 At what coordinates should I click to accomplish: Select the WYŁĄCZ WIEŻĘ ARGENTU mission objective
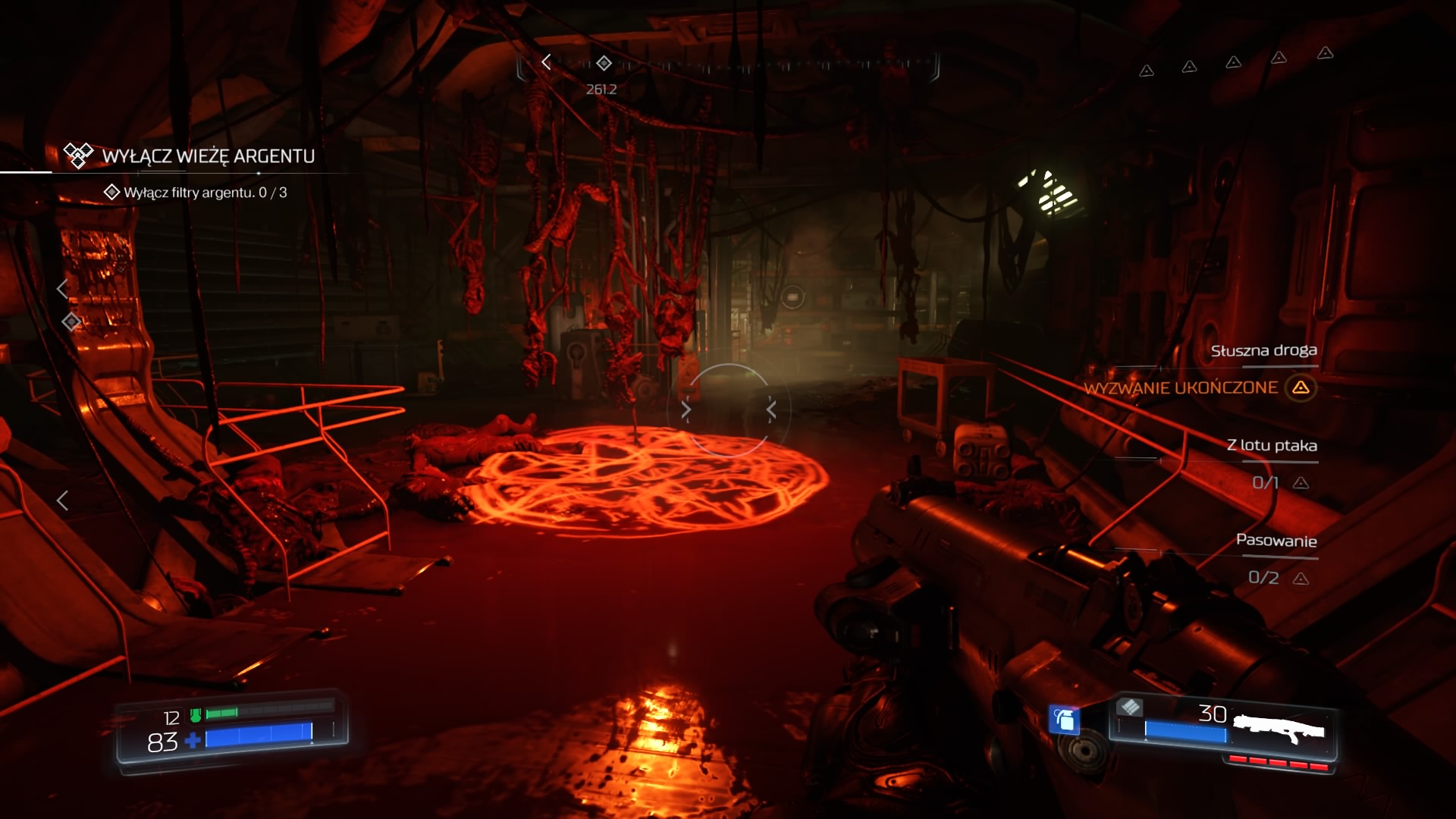coord(208,156)
